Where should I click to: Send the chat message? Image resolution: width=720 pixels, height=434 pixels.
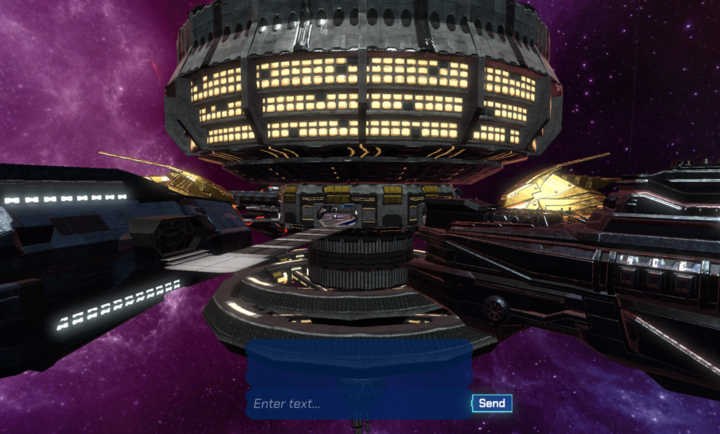[492, 404]
